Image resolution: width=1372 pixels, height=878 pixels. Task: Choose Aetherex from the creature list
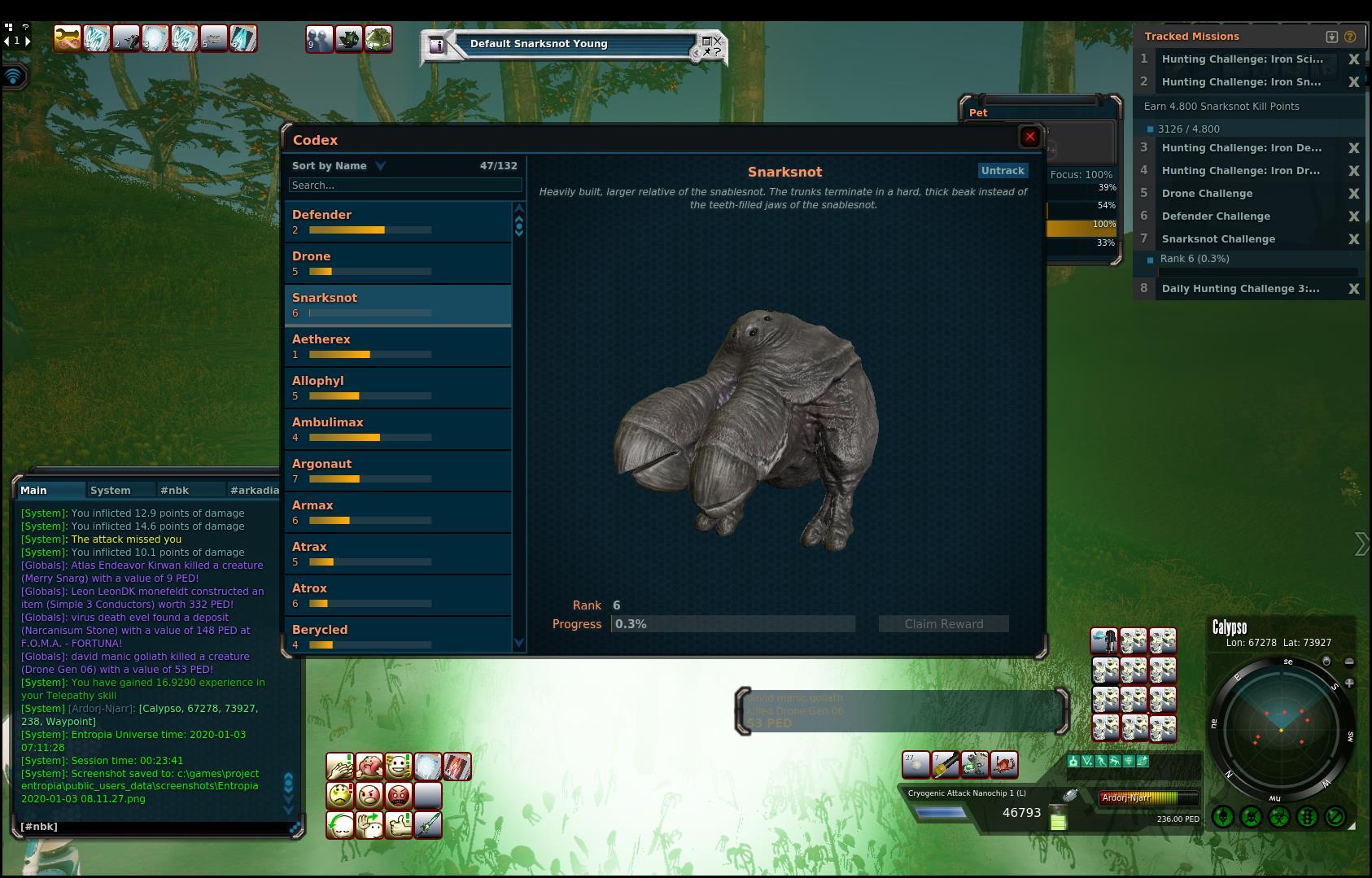click(398, 346)
